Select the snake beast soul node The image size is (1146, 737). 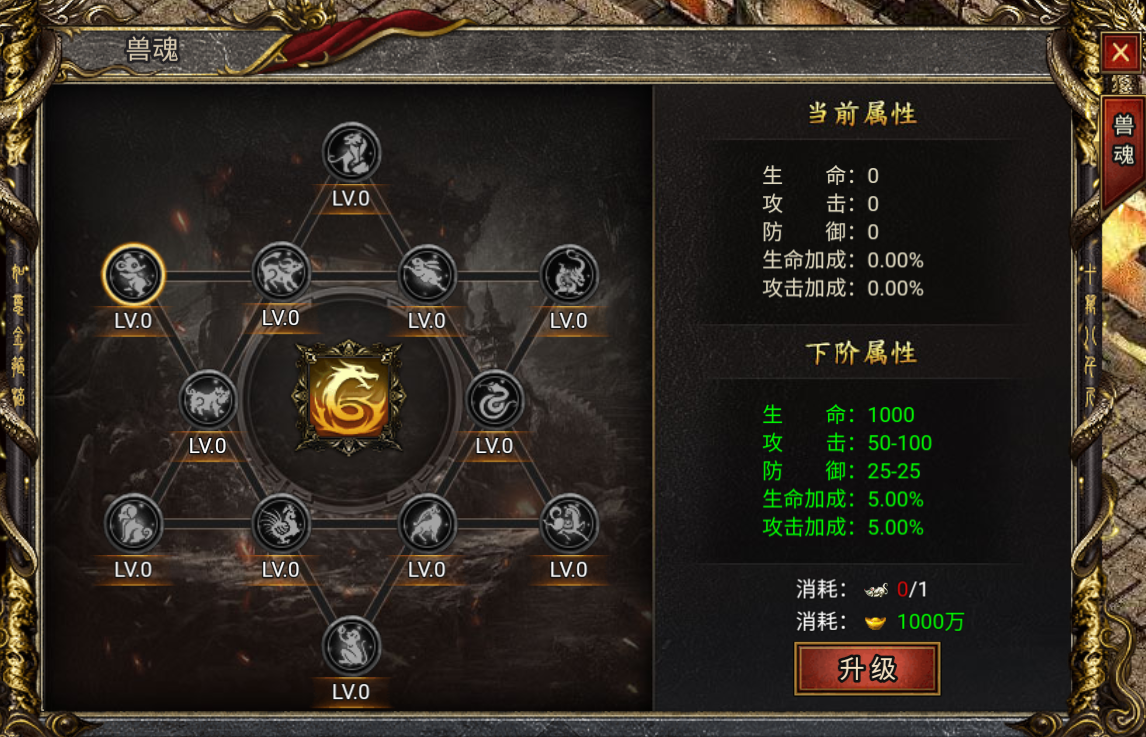[495, 400]
